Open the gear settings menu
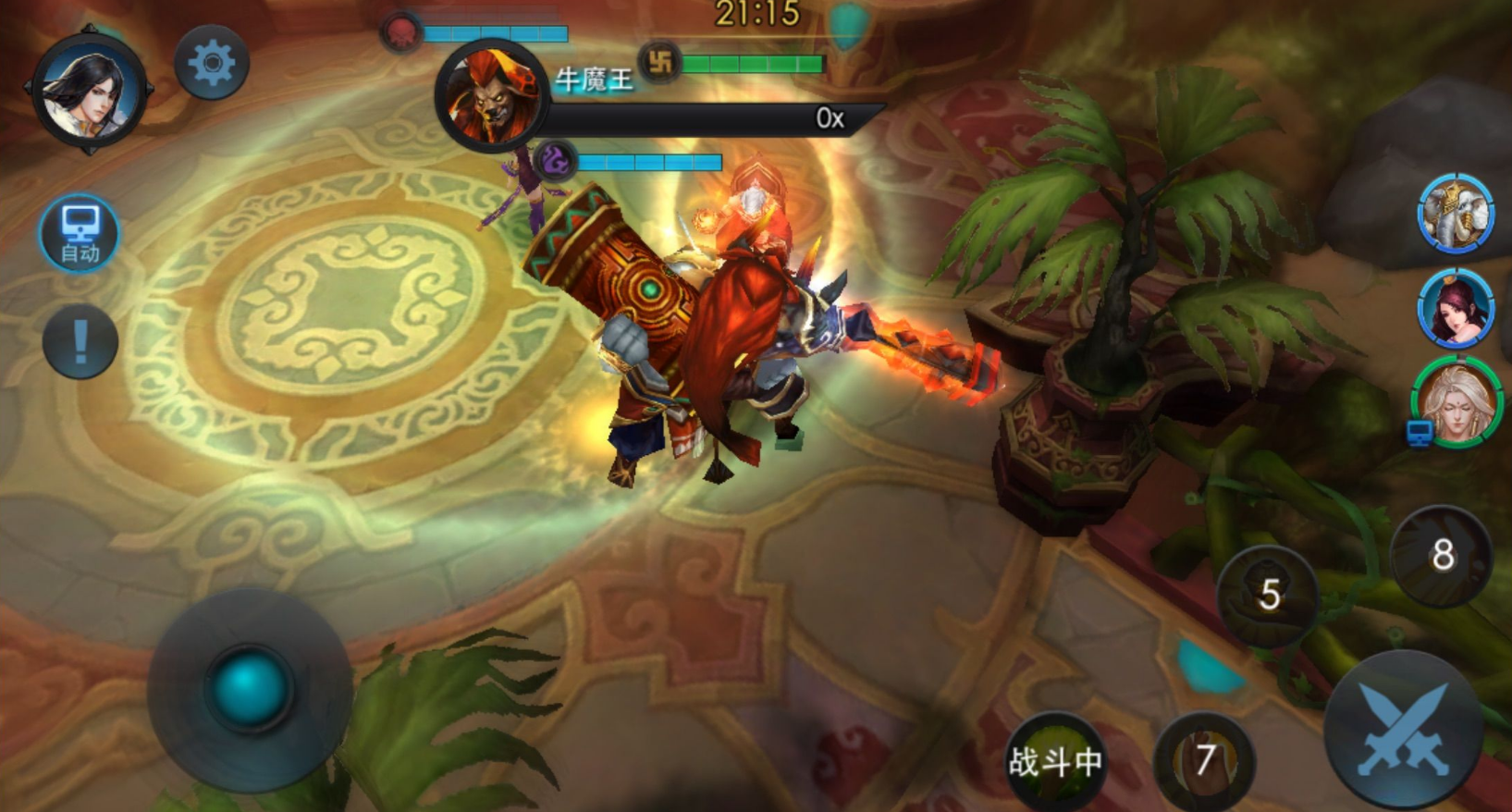The width and height of the screenshot is (1512, 812). [x=212, y=63]
